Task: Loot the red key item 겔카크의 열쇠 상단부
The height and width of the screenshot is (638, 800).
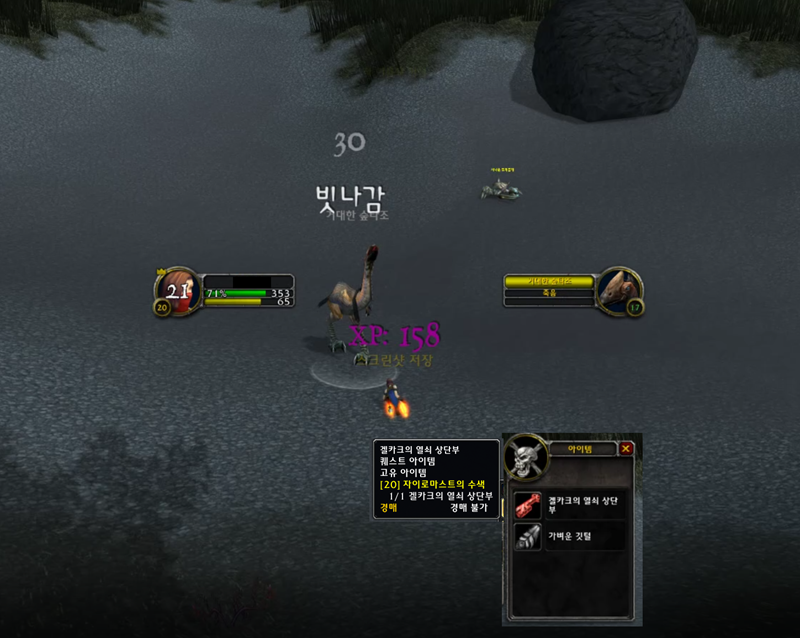Action: click(528, 506)
